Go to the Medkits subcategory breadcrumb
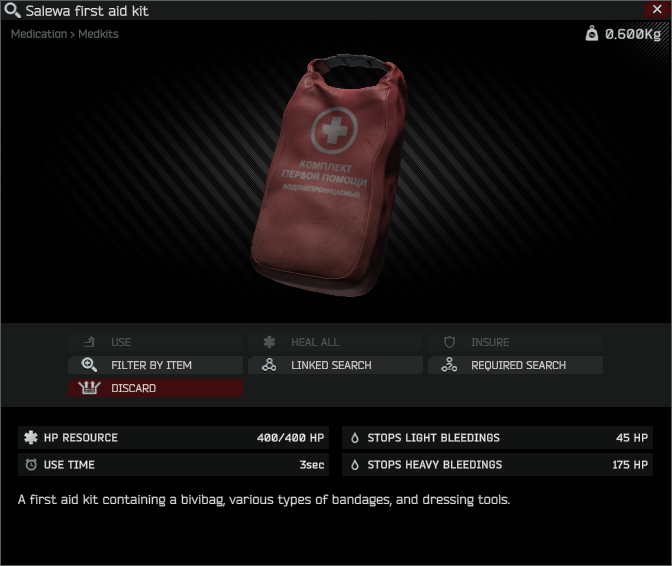Screen dimensions: 672x566 98,34
